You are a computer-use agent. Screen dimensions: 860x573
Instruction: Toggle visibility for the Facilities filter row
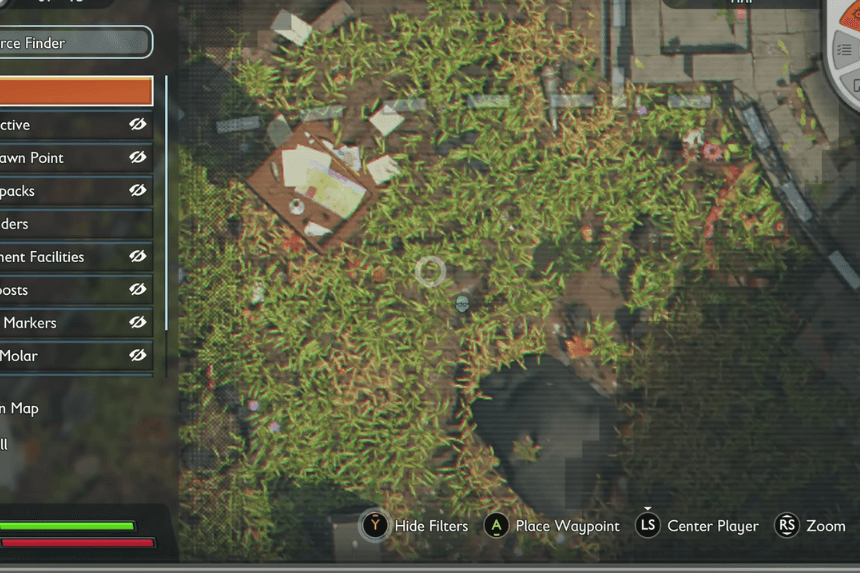pyautogui.click(x=138, y=256)
